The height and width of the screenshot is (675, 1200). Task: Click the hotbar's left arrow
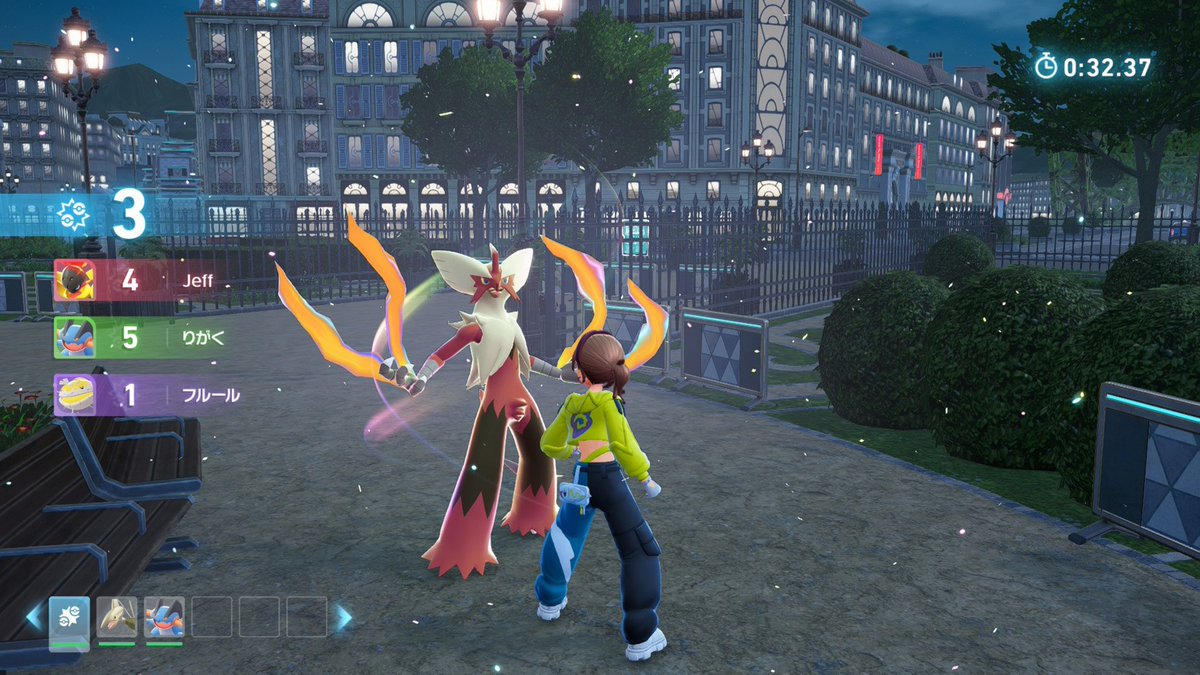35,617
